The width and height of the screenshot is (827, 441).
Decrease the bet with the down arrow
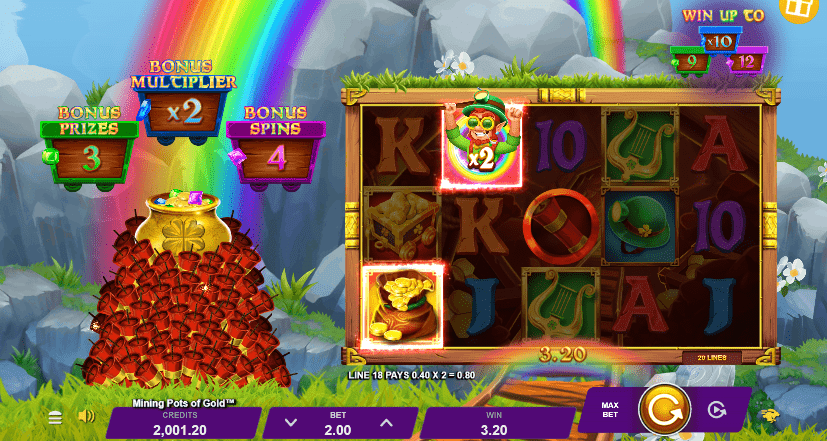click(290, 423)
